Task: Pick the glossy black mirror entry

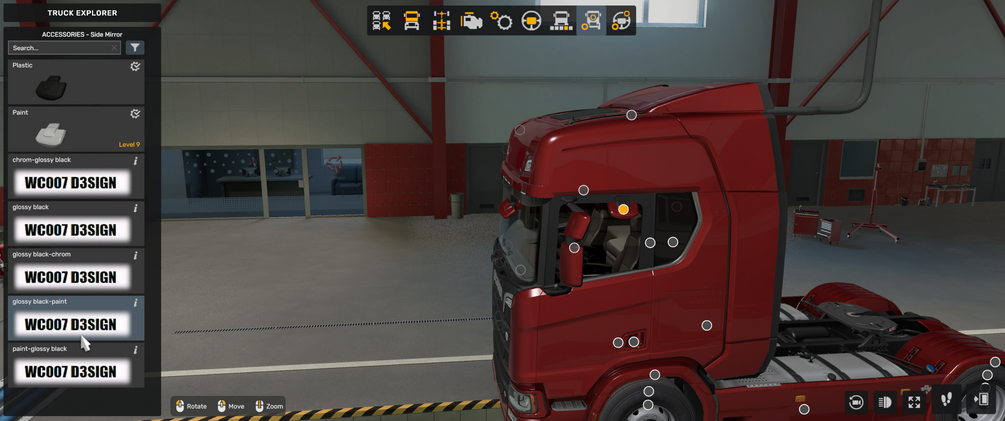Action: pos(70,230)
